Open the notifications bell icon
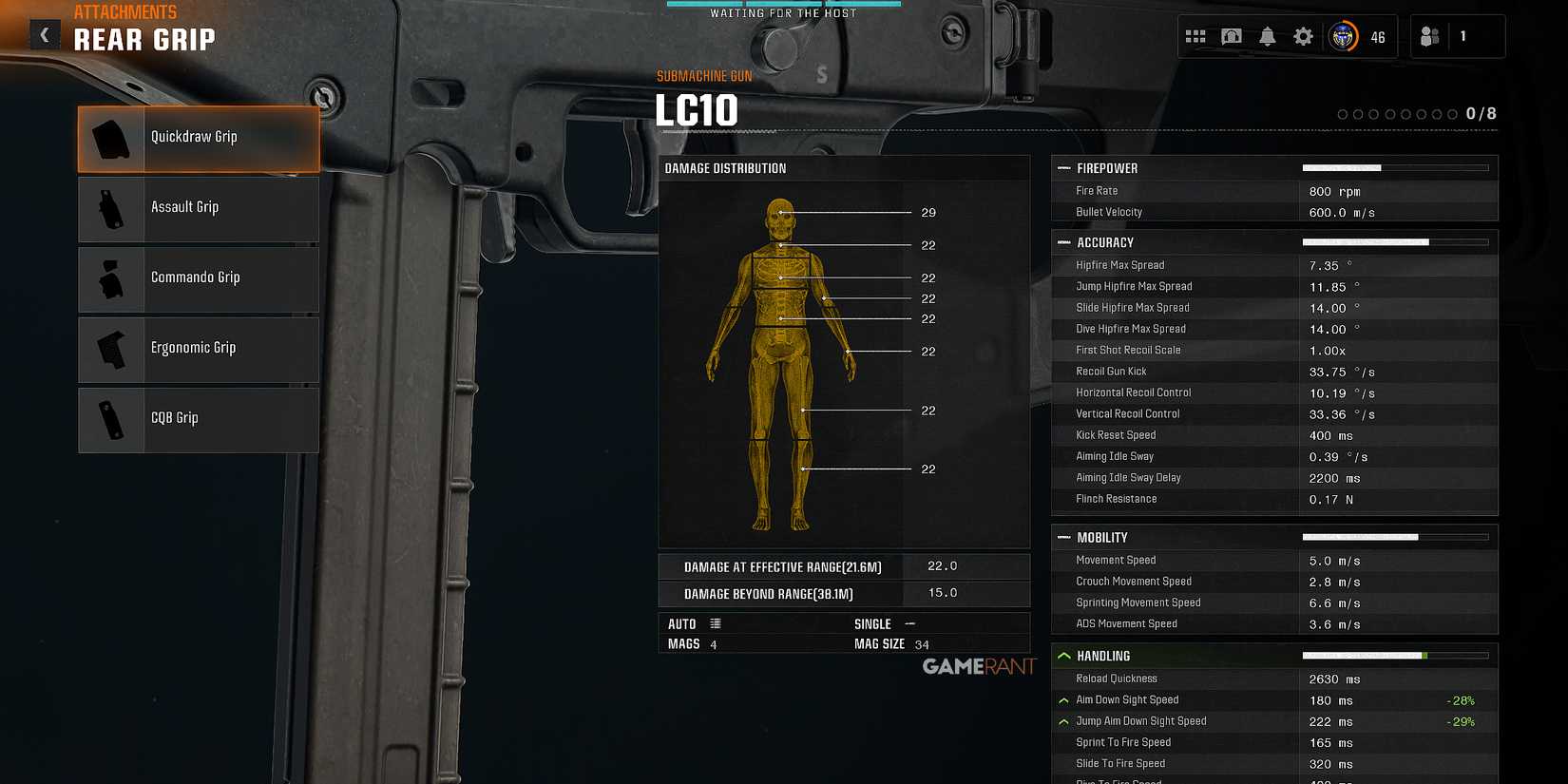The image size is (1568, 784). [x=1267, y=35]
